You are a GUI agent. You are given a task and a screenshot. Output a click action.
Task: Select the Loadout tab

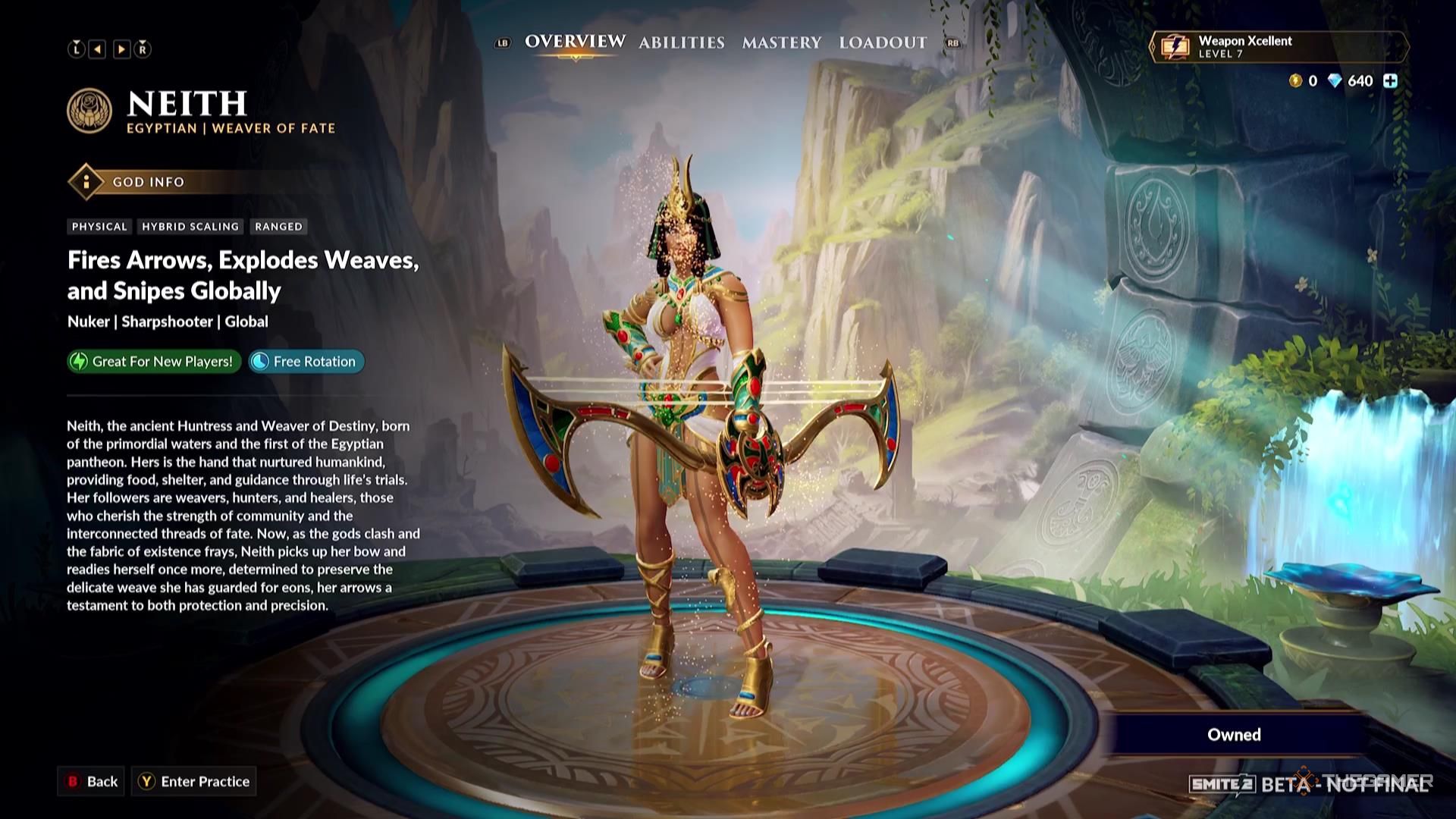pyautogui.click(x=883, y=43)
